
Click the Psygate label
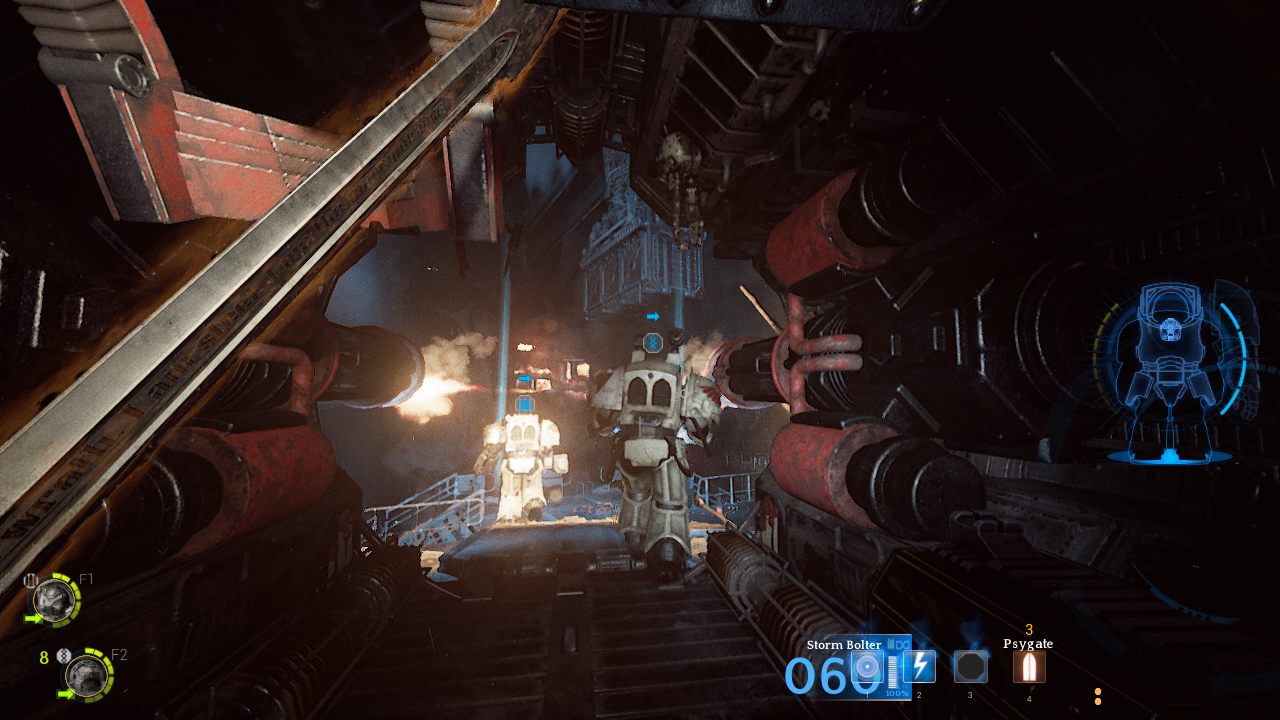pos(1029,644)
